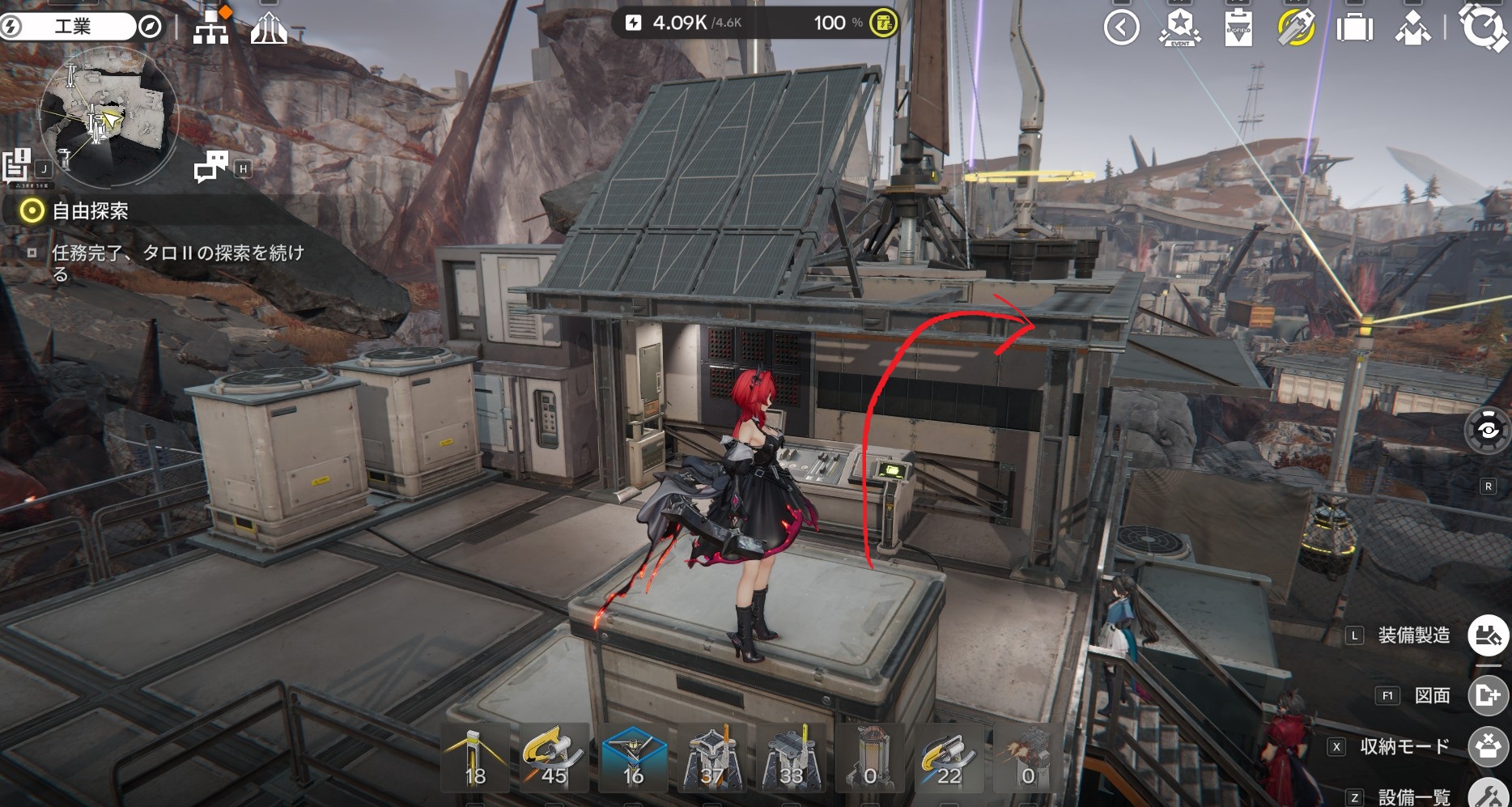Select the power pylon slot with 18

[475, 758]
